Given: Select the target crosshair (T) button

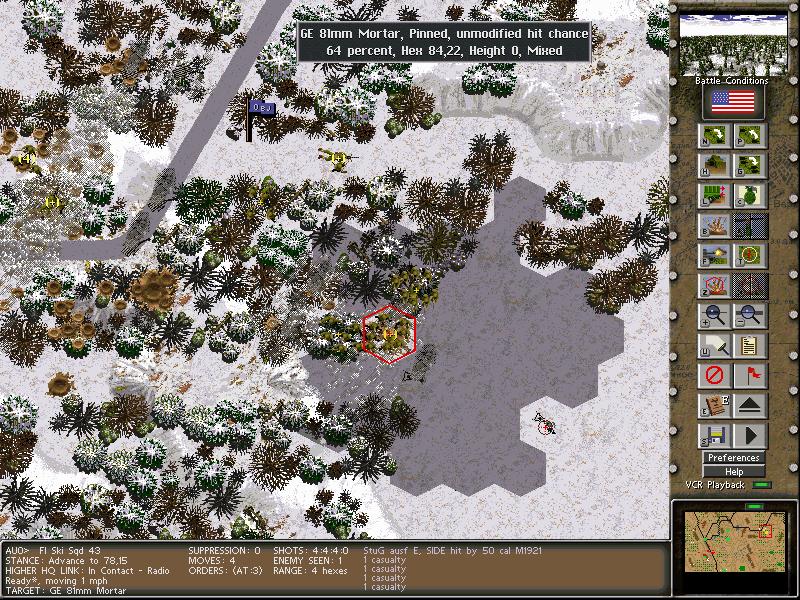Looking at the screenshot, I should 750,256.
